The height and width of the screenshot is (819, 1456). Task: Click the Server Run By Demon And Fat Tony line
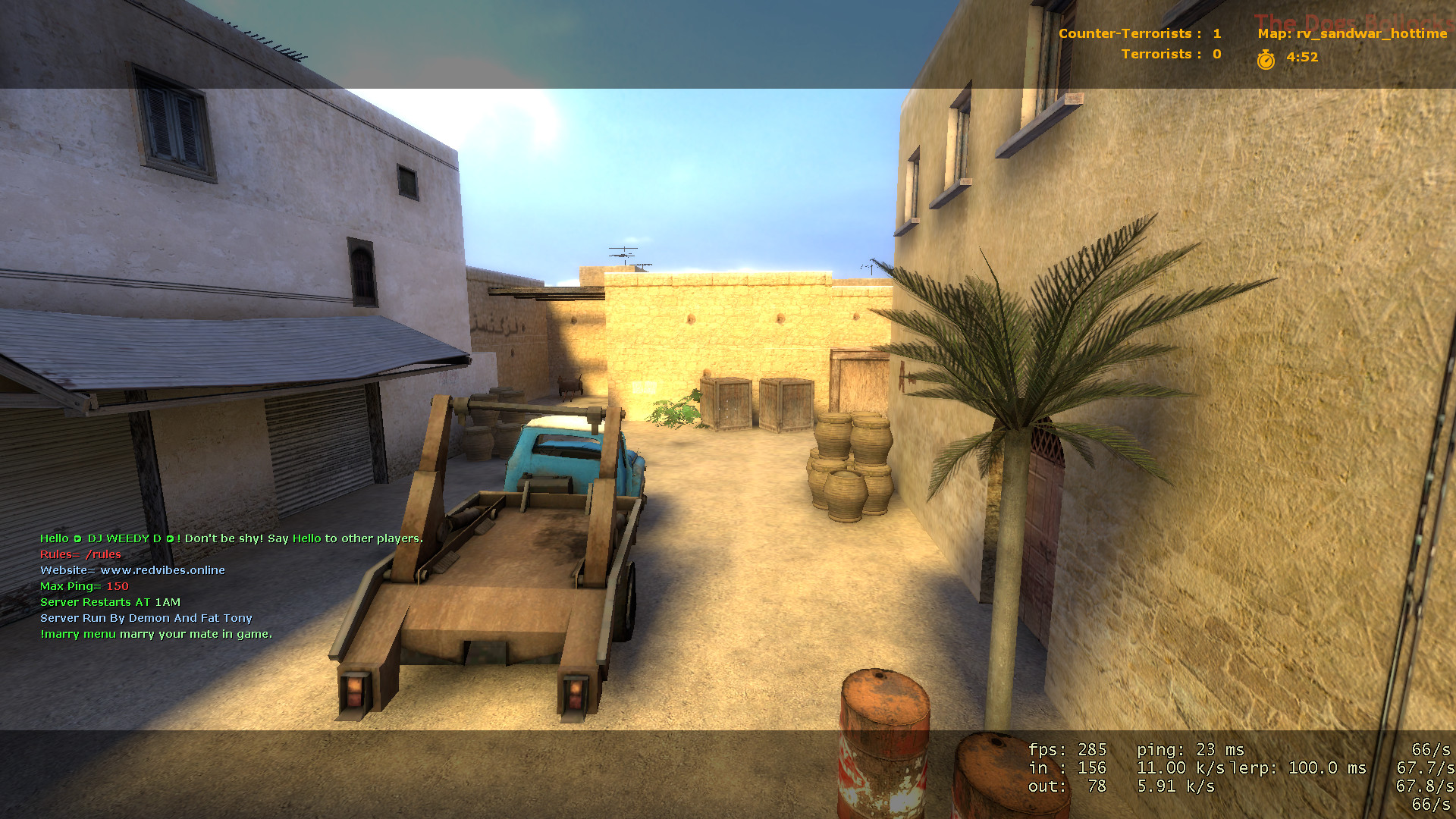(146, 618)
